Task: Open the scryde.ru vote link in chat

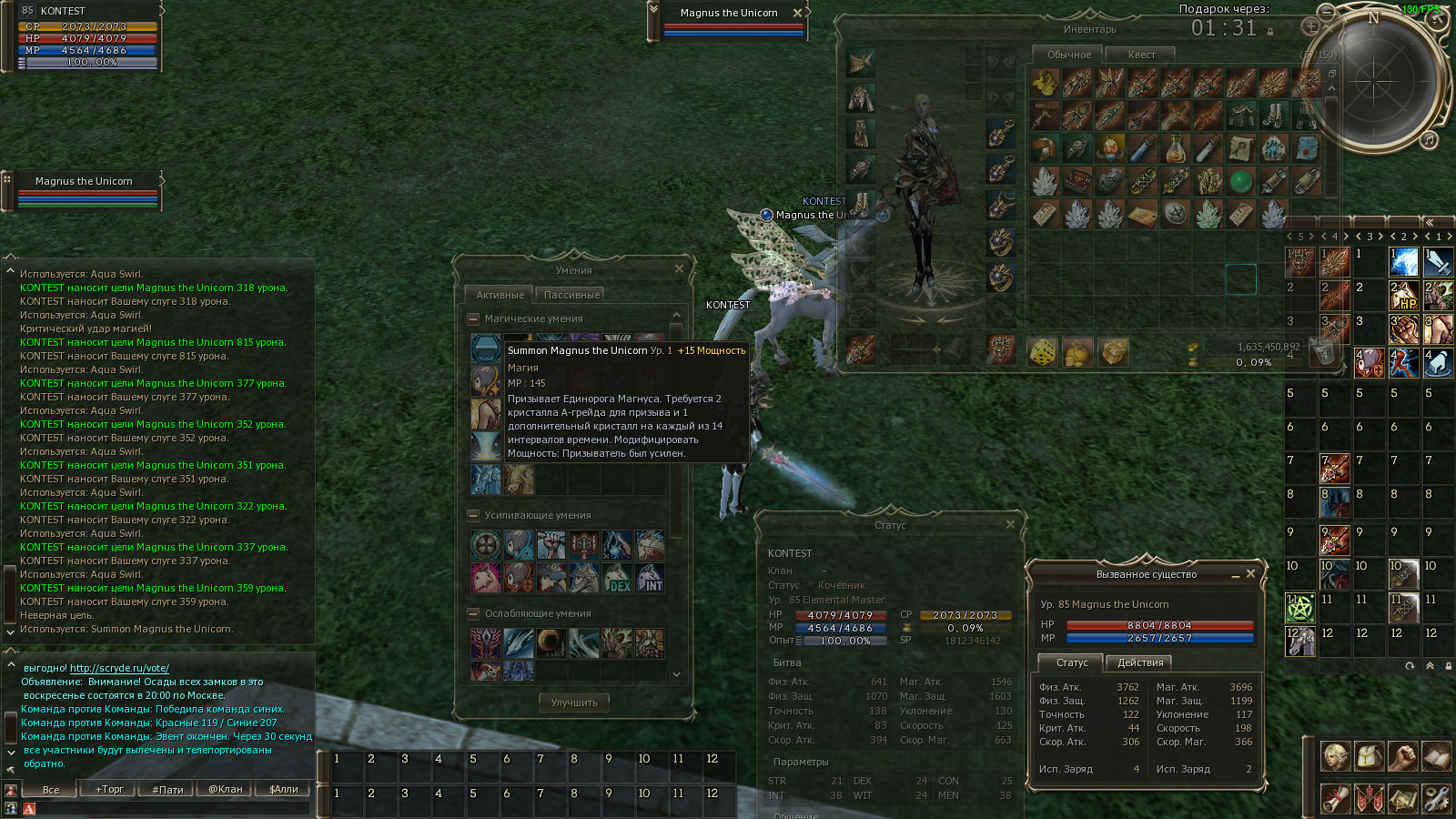Action: pyautogui.click(x=119, y=668)
